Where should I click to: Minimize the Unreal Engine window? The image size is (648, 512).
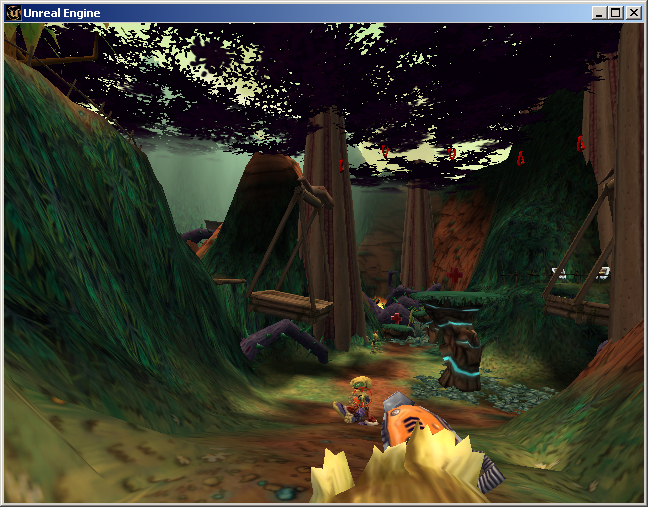pyautogui.click(x=599, y=13)
